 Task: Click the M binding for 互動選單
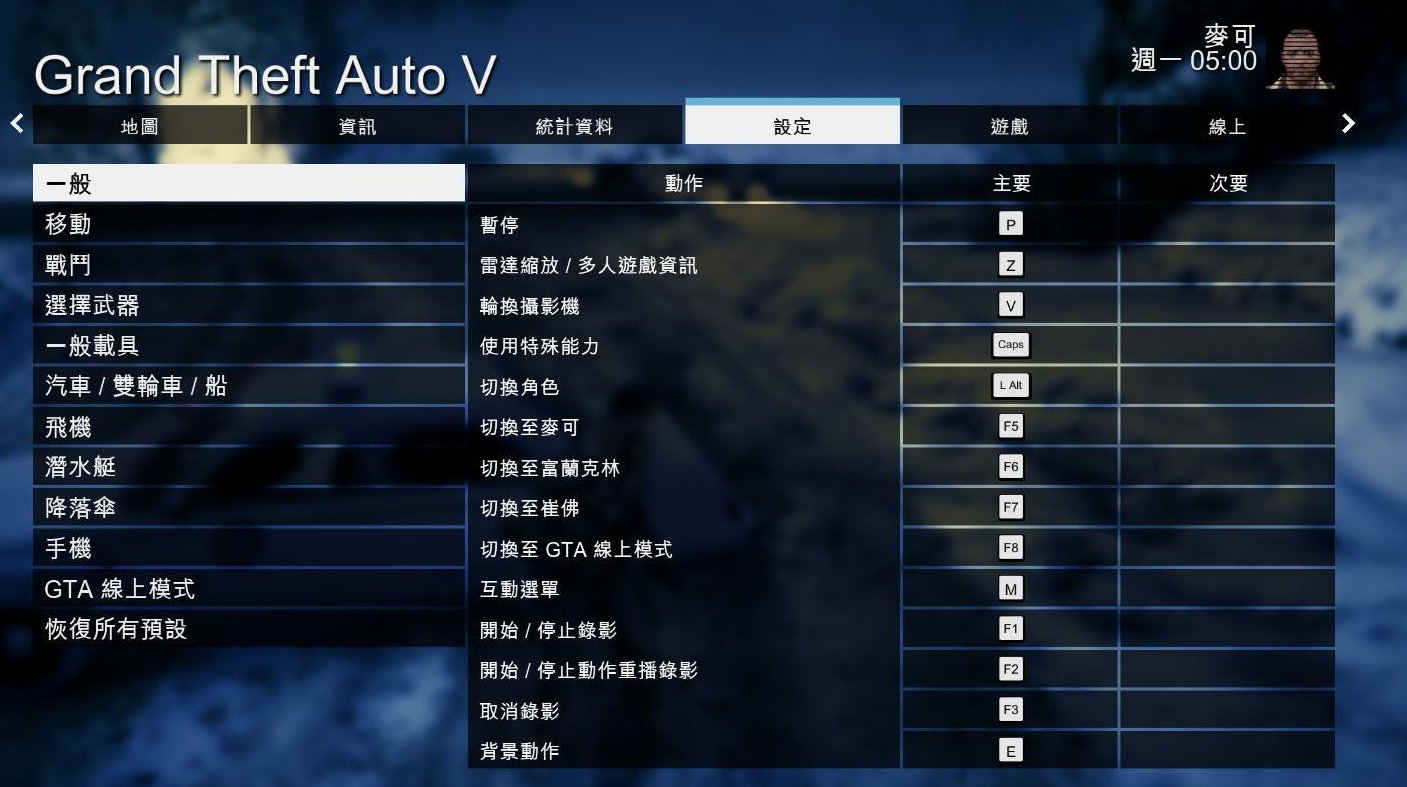coord(1010,588)
